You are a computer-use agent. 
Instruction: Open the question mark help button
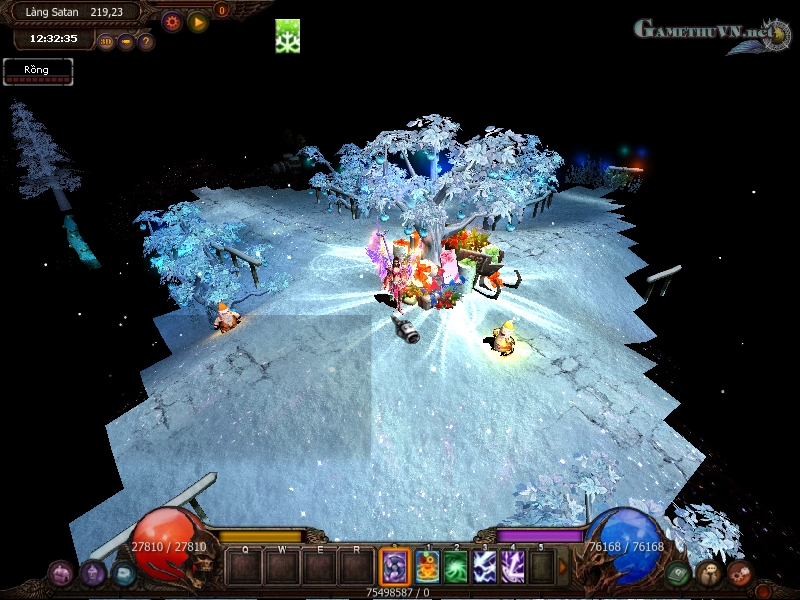point(145,42)
